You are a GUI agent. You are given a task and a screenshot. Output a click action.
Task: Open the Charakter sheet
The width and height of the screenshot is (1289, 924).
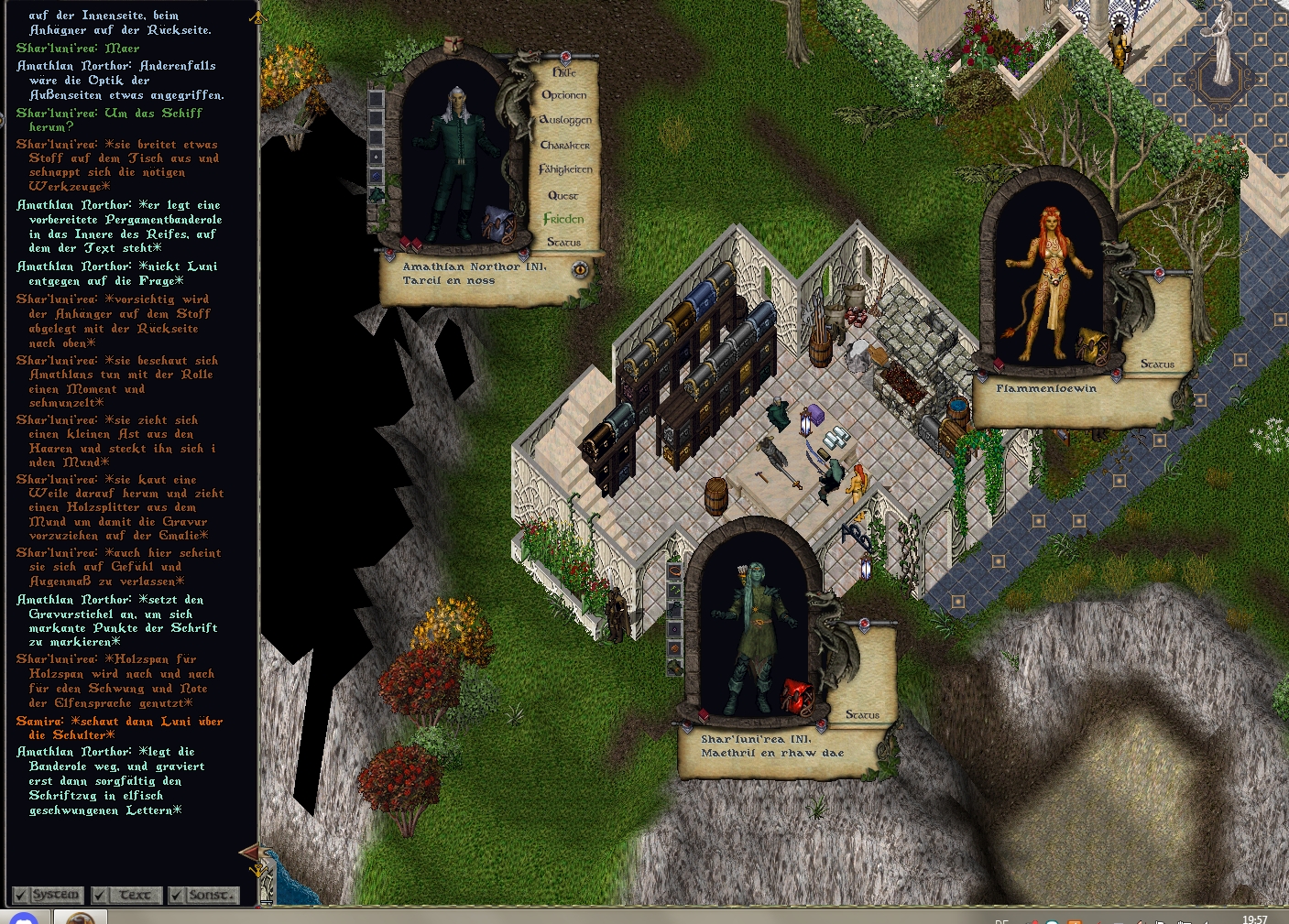tap(565, 145)
